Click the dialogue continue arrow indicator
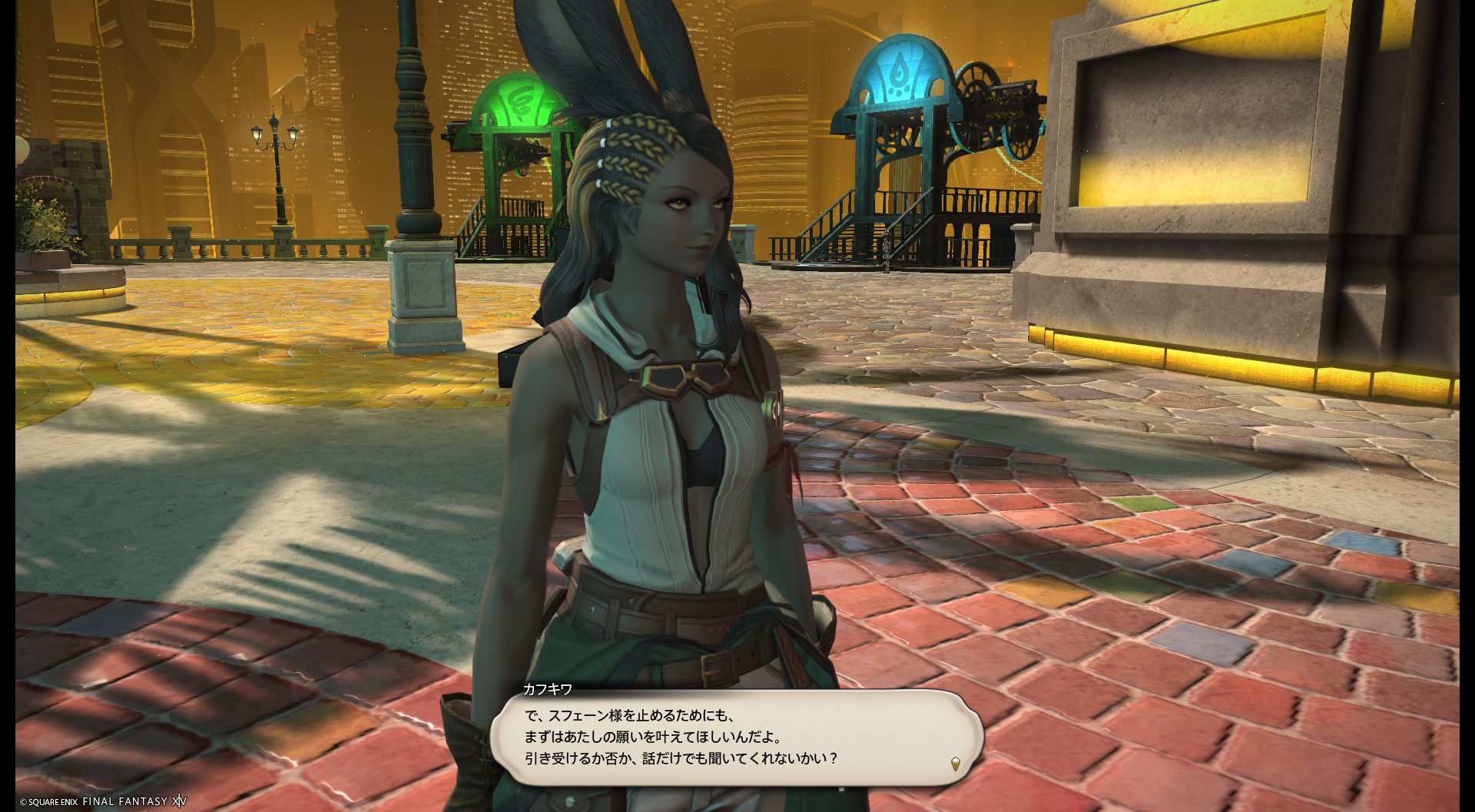The height and width of the screenshot is (812, 1475). point(955,763)
